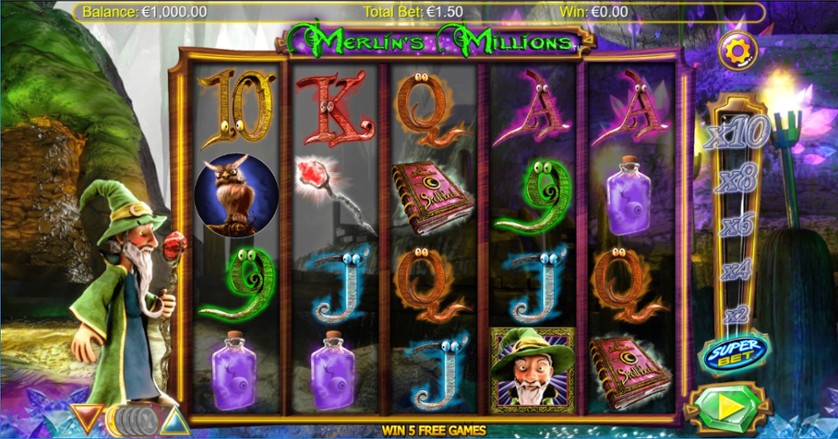Decrease the bet with the red down arrow
Screen dimensions: 838x439
[86, 418]
